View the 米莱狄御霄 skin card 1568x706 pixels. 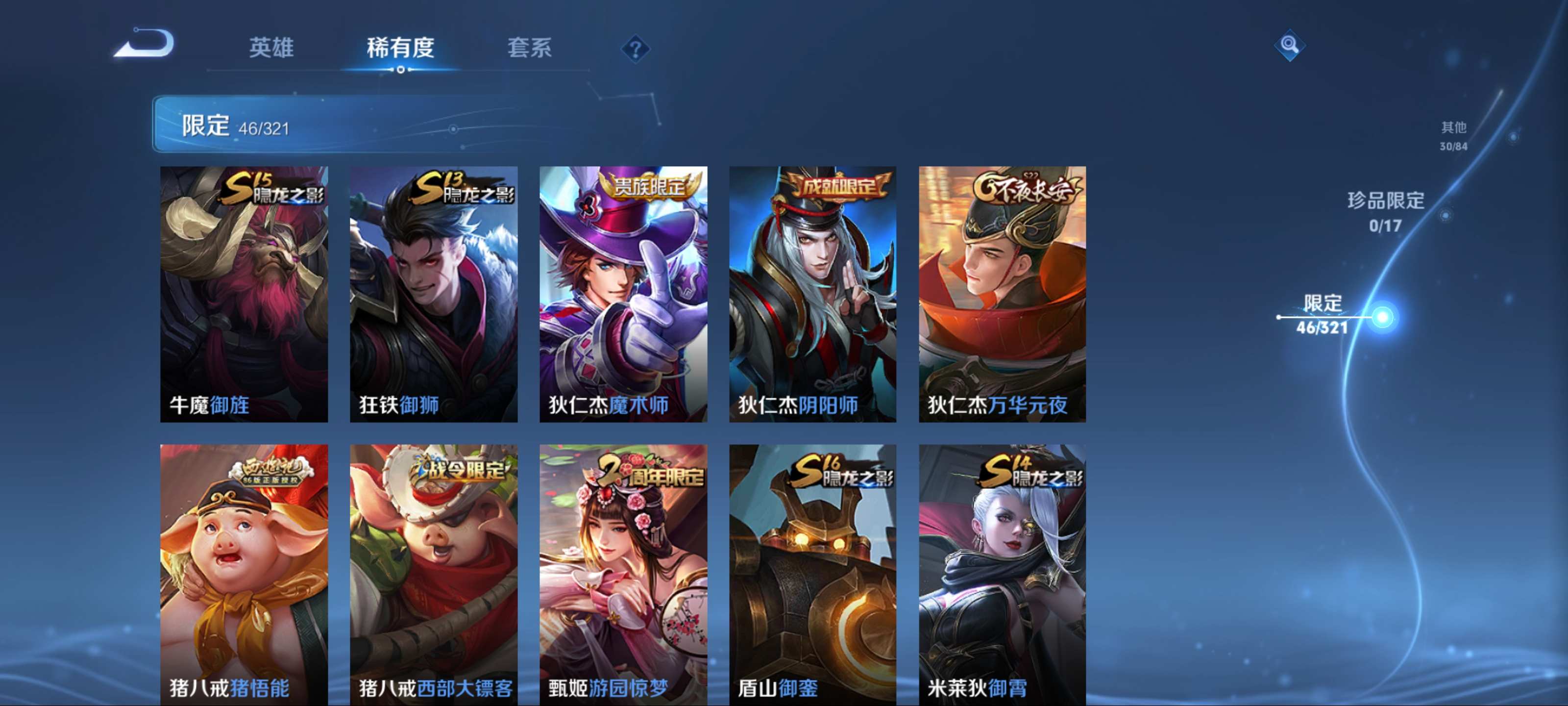pyautogui.click(x=1002, y=574)
